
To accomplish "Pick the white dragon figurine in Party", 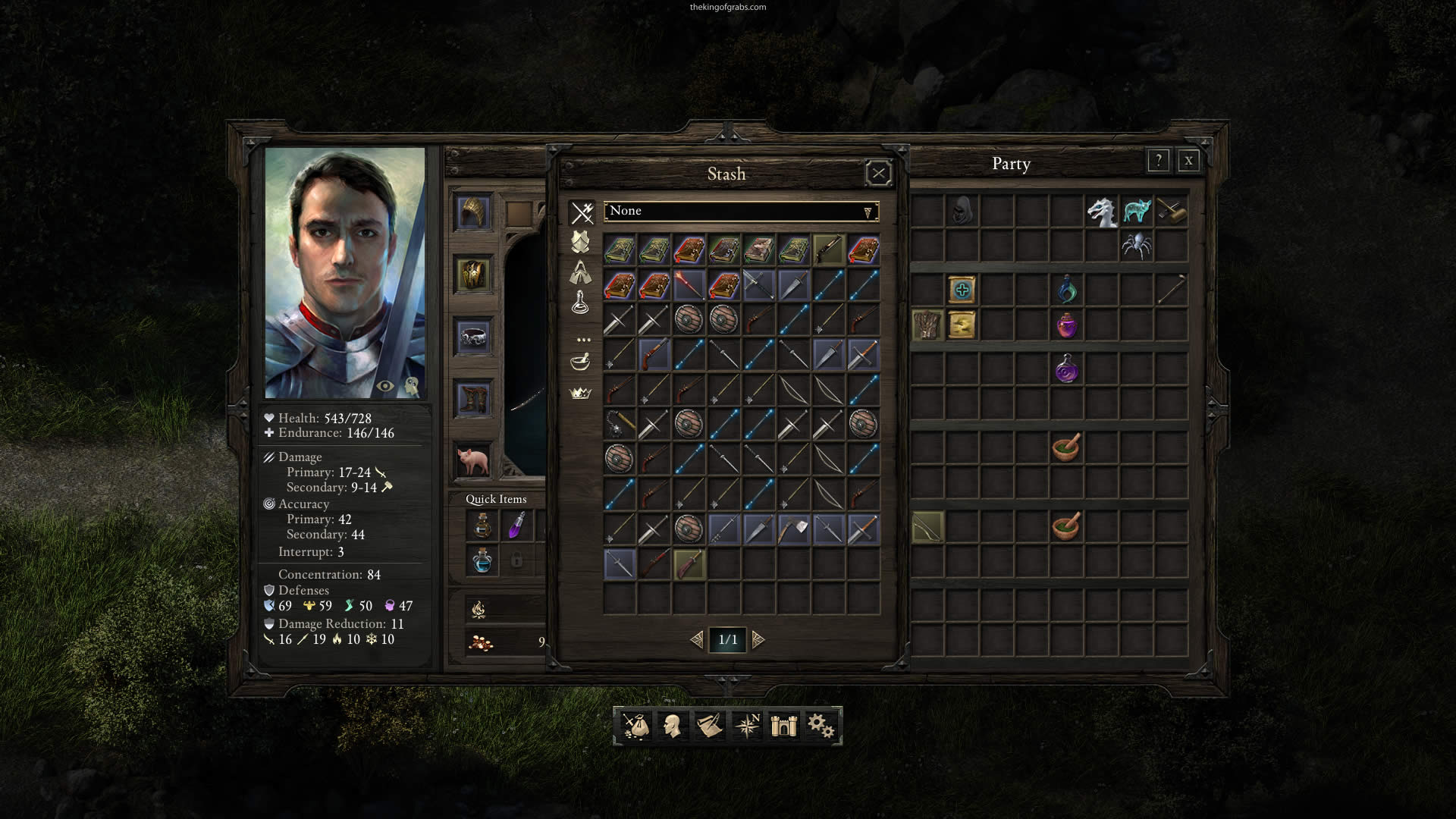I will coord(1101,212).
